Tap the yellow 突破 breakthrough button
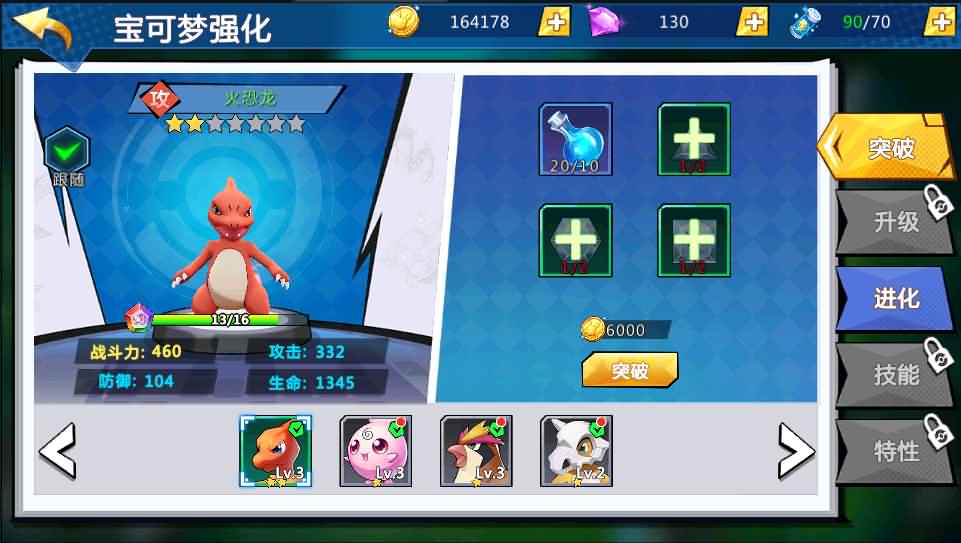 [x=629, y=370]
